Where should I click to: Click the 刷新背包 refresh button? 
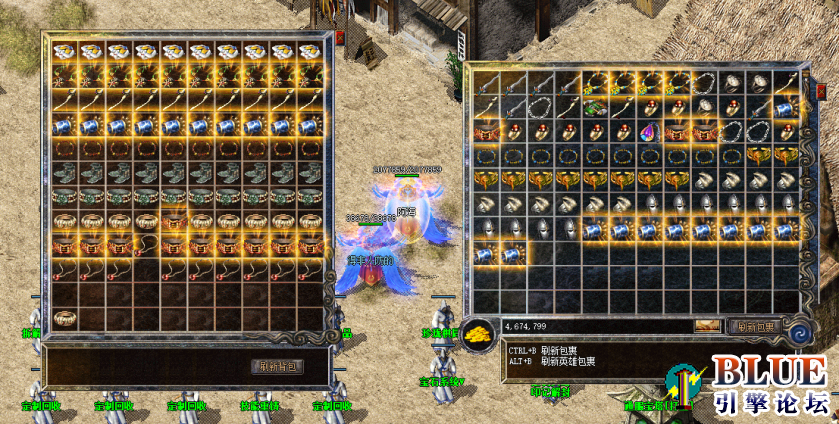pyautogui.click(x=279, y=366)
